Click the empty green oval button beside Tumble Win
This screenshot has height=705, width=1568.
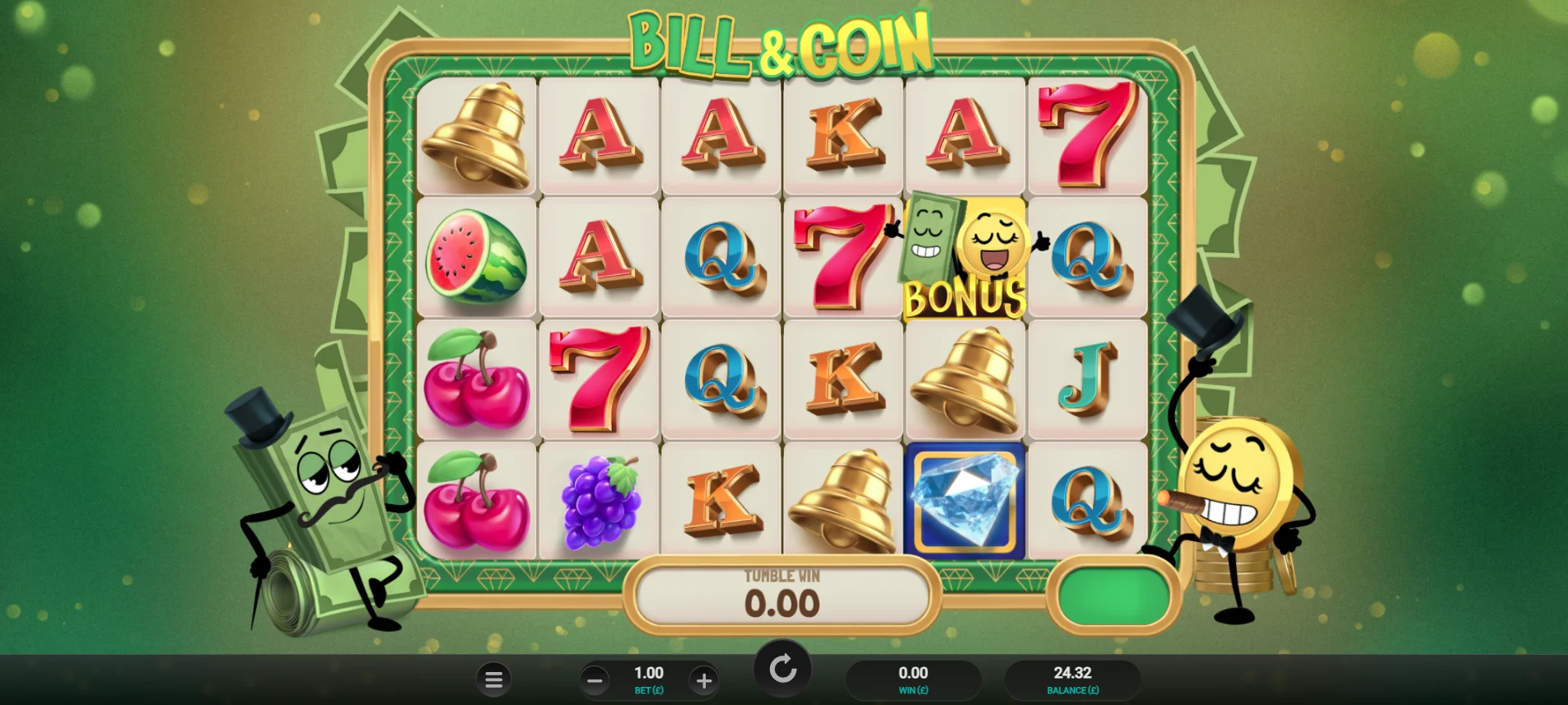1112,596
